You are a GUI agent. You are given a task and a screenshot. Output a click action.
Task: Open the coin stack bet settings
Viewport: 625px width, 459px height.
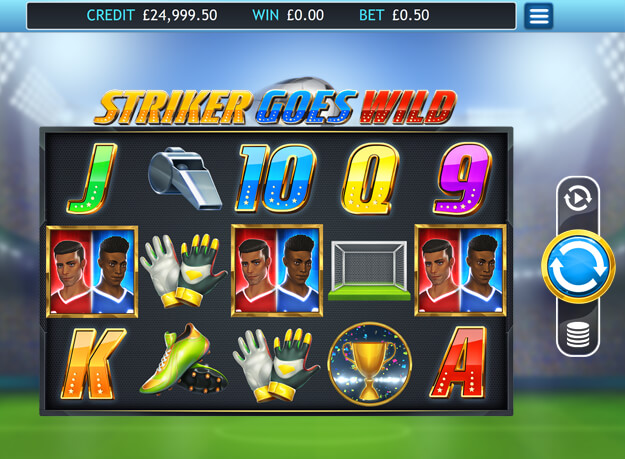pos(578,335)
